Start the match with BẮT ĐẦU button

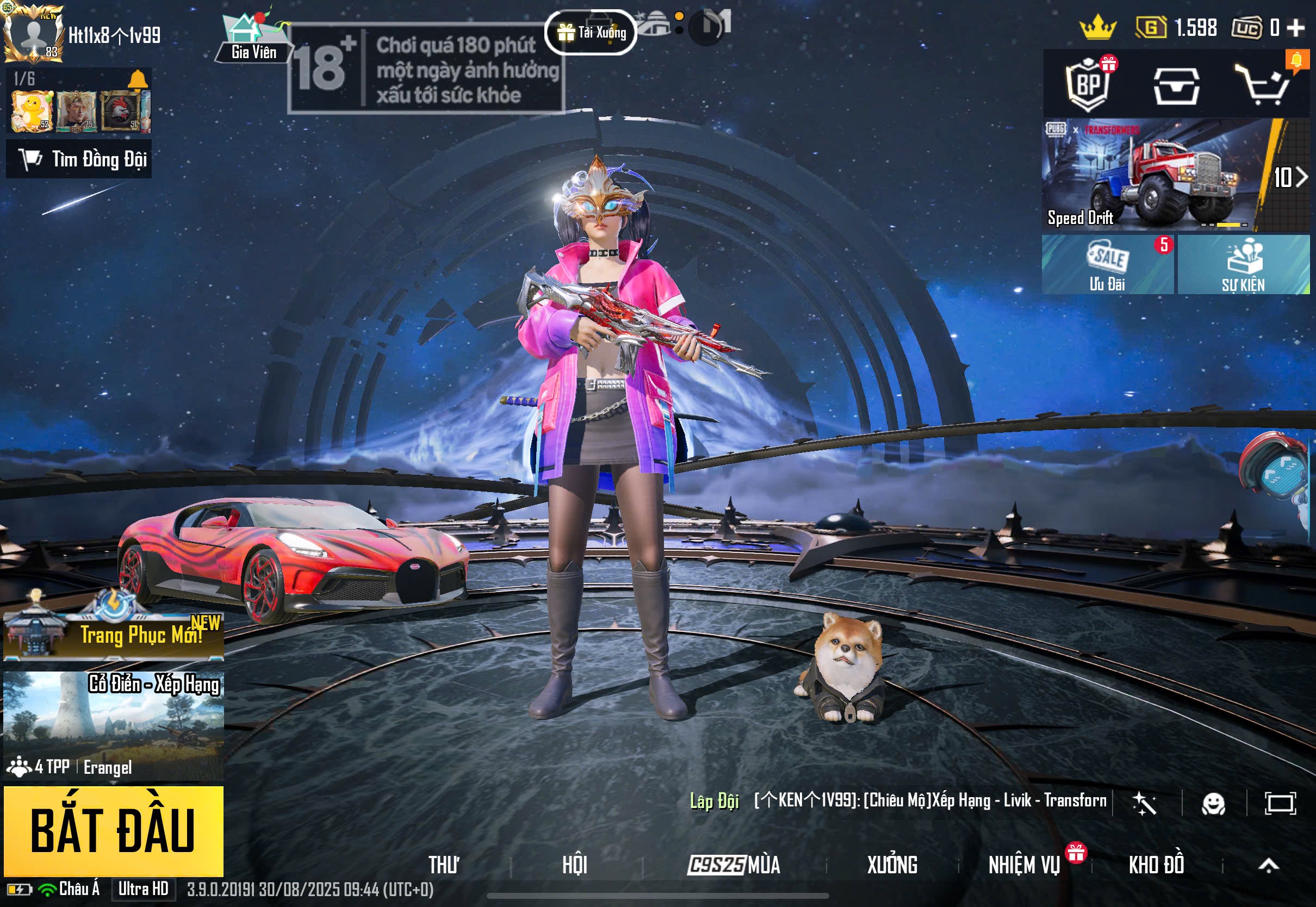pos(113,830)
